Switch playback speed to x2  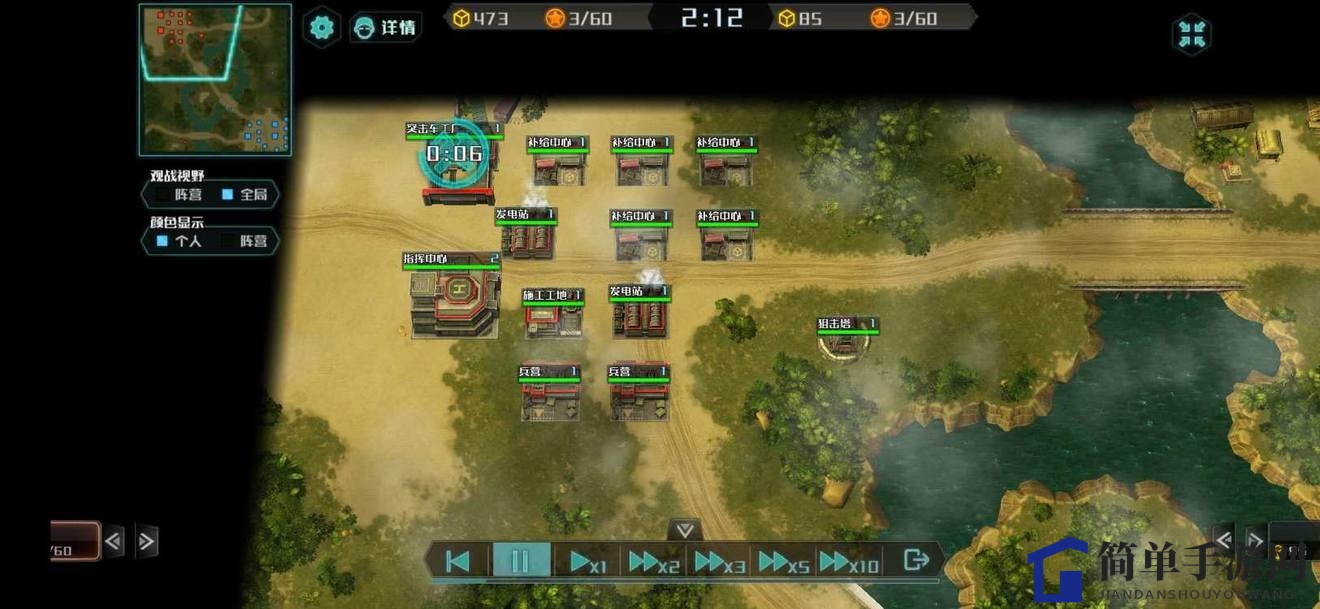tap(654, 562)
